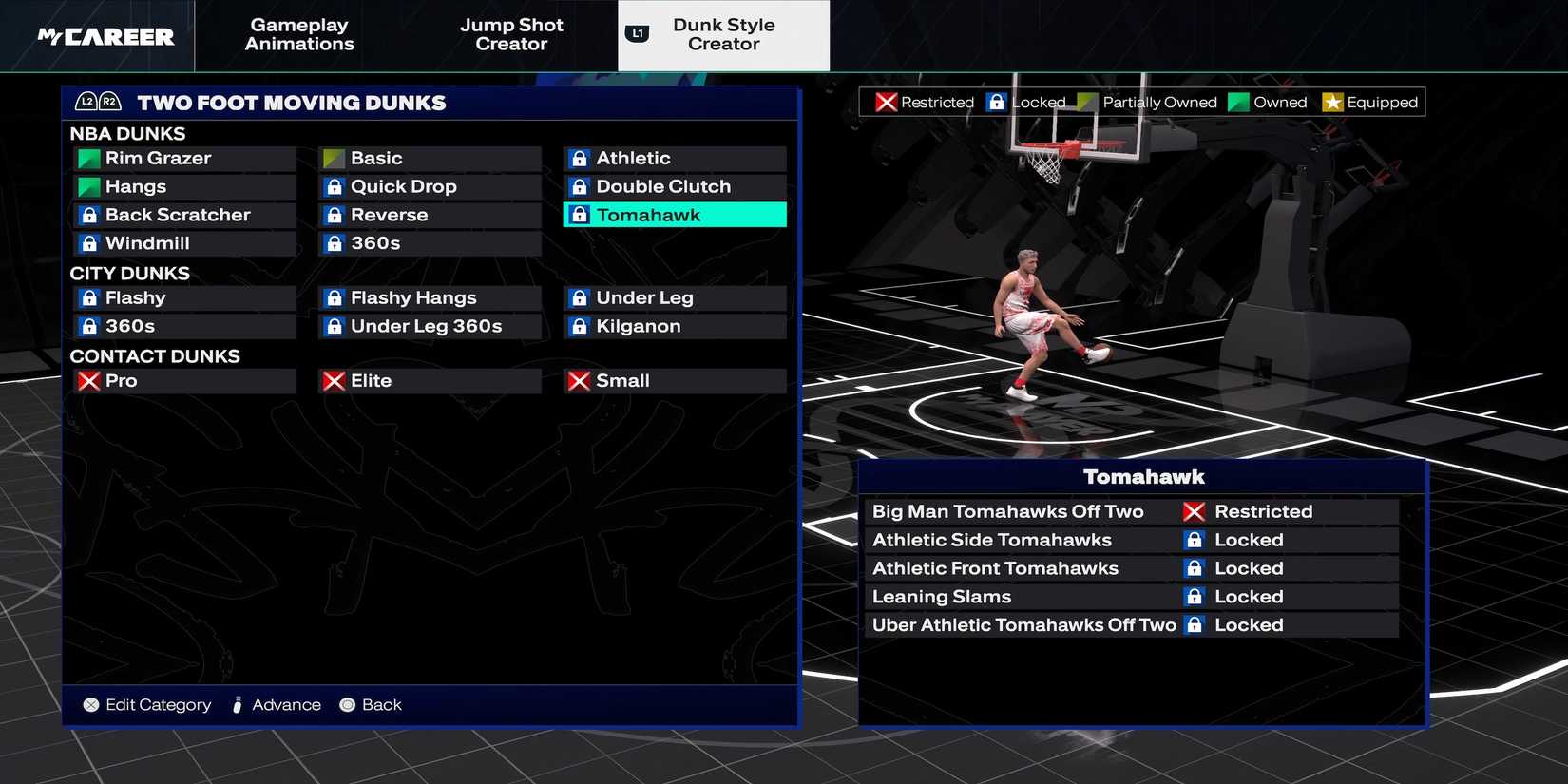1568x784 pixels.
Task: Click the padlock icon next to Windmill
Action: (x=87, y=243)
